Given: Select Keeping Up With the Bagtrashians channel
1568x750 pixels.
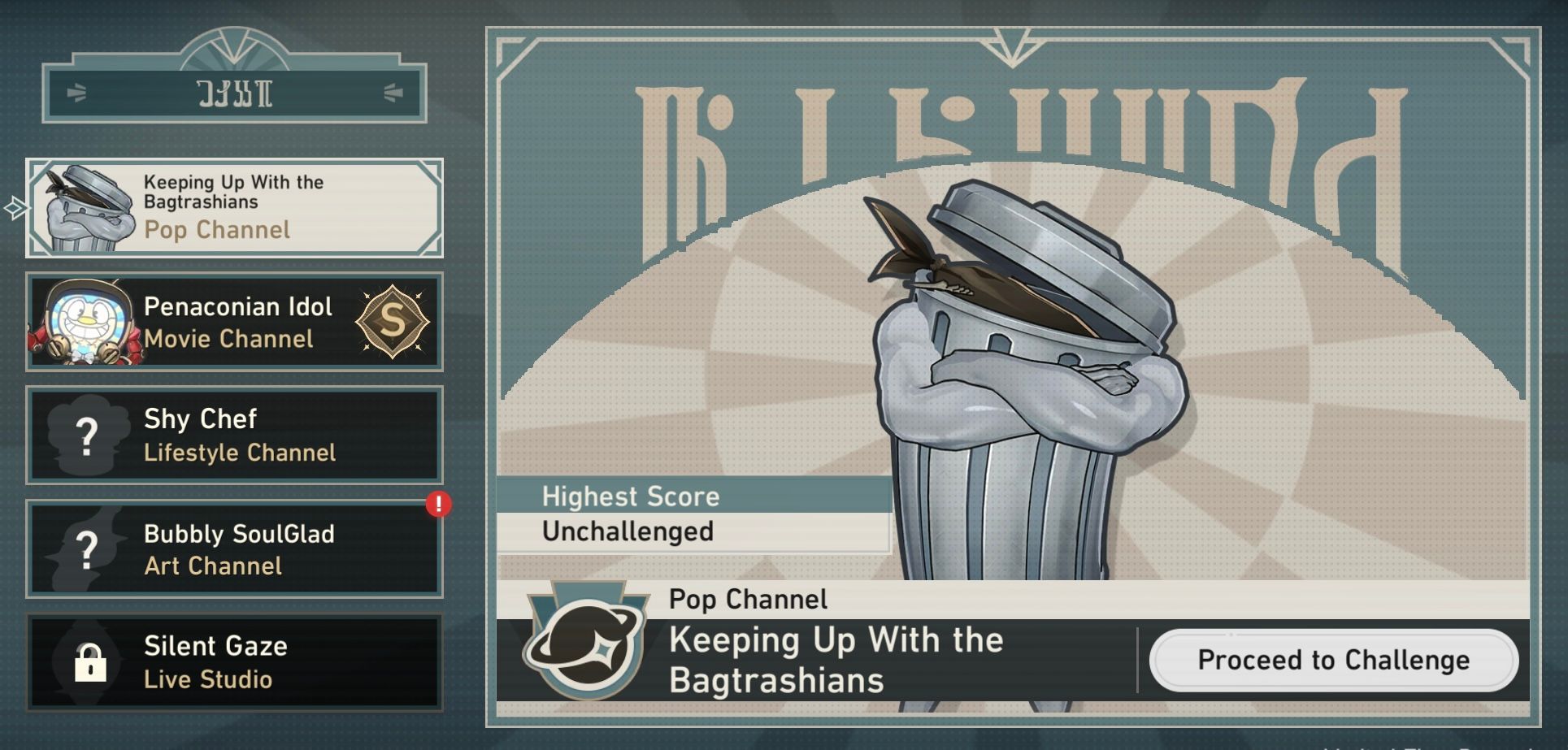Looking at the screenshot, I should coord(234,208).
